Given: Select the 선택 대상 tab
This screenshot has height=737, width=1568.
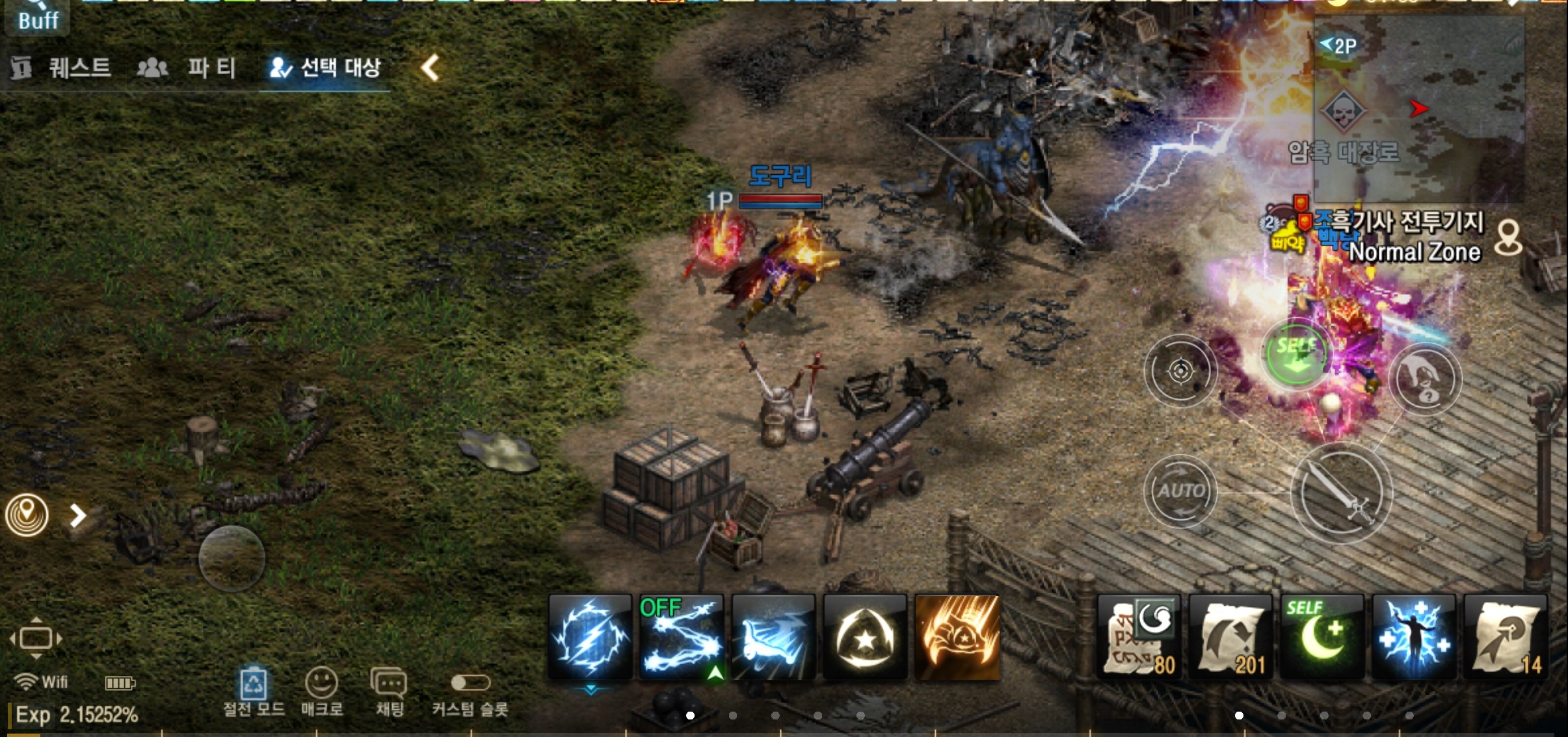Looking at the screenshot, I should pos(325,68).
